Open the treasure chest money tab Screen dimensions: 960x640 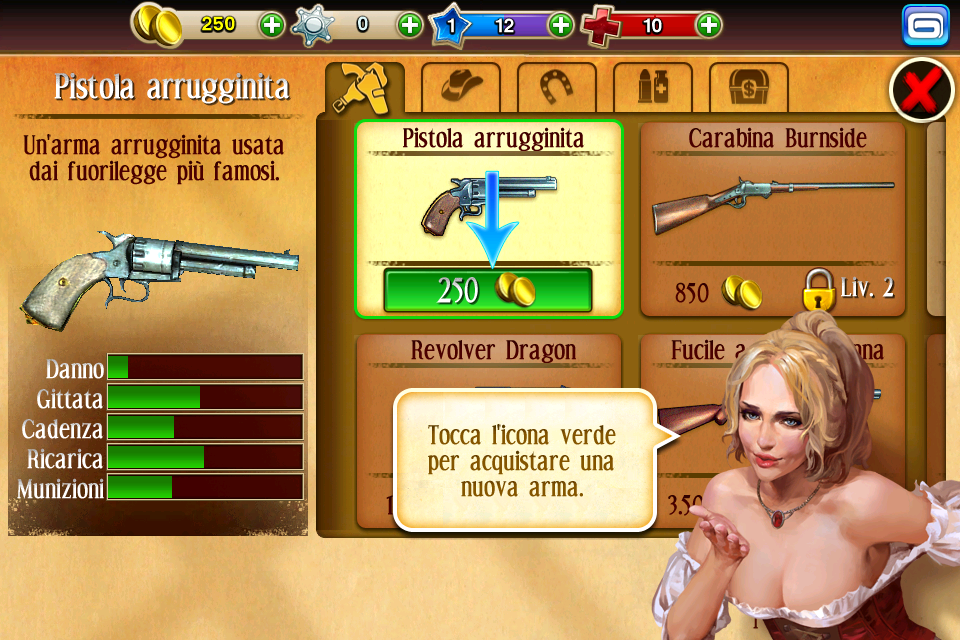(x=748, y=88)
